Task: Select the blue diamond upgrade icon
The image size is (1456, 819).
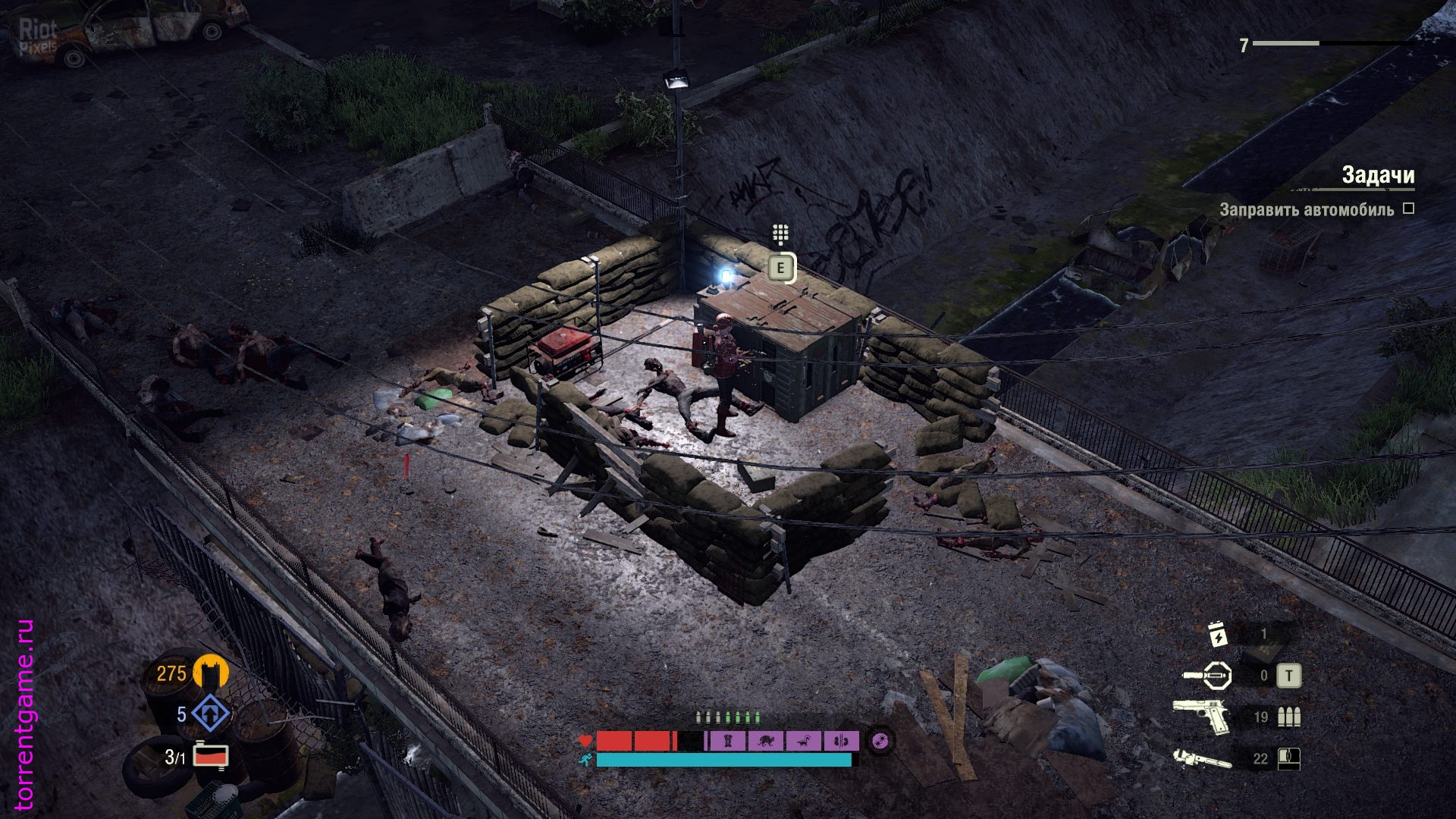Action: pos(210,714)
